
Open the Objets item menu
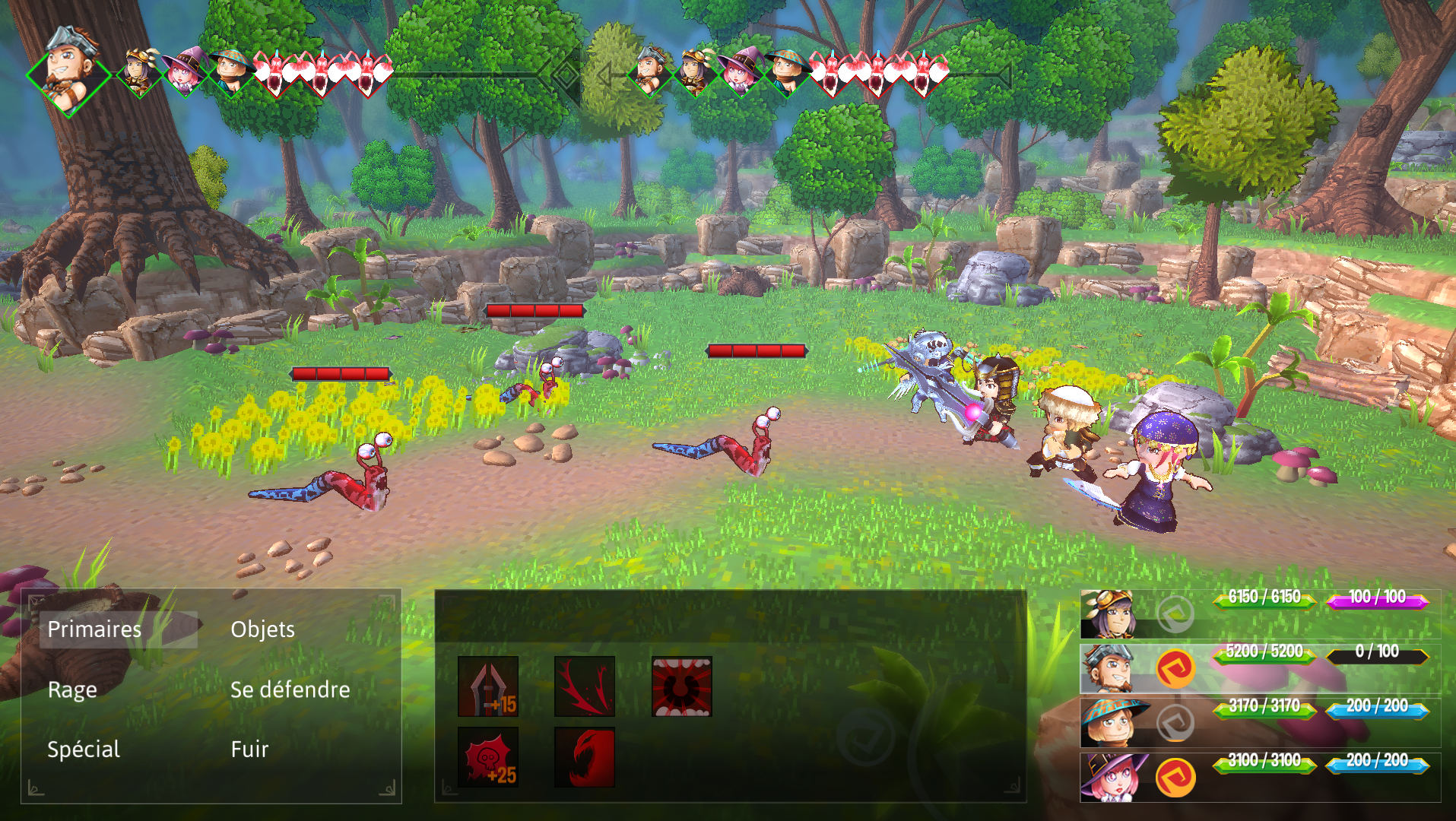pyautogui.click(x=262, y=629)
